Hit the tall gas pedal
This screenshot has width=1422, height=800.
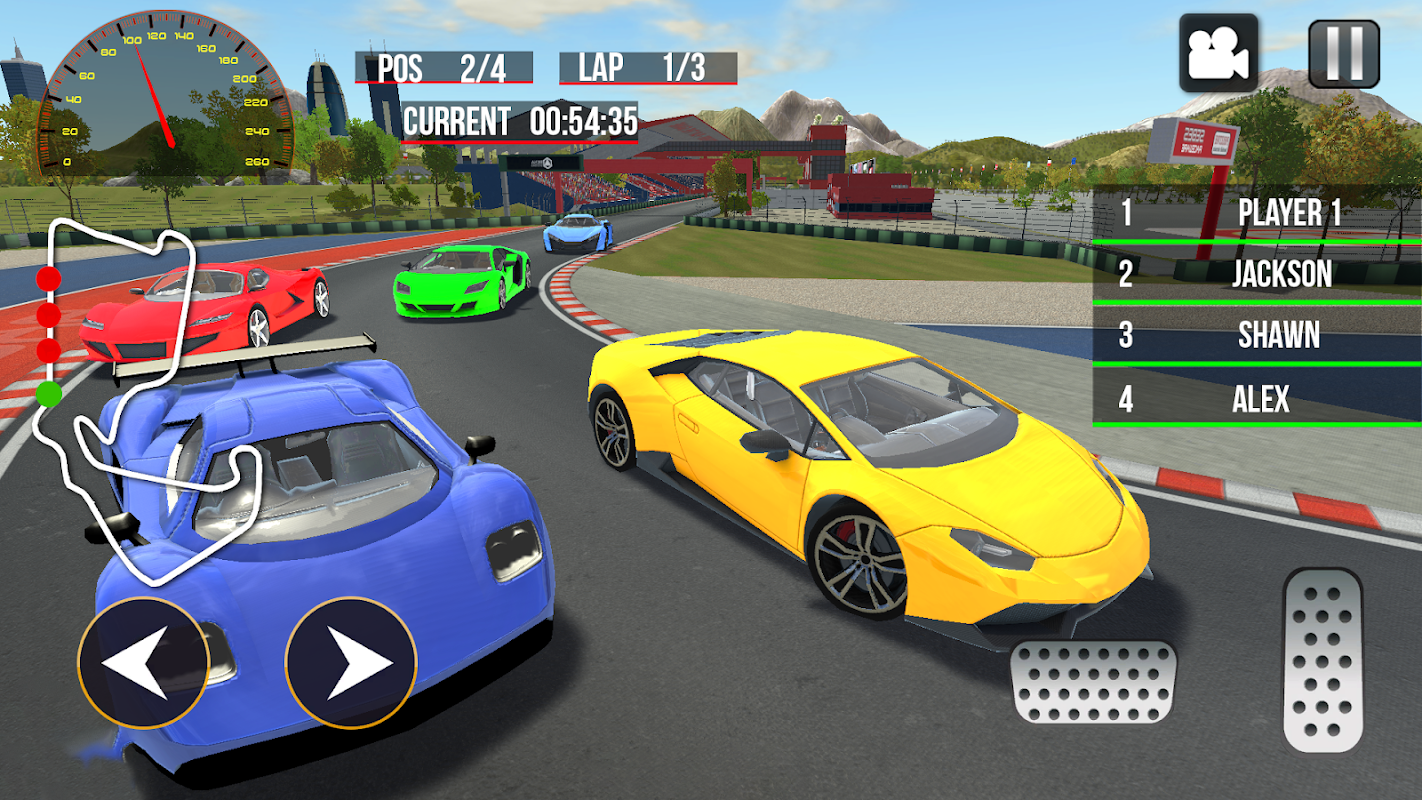pos(1323,660)
